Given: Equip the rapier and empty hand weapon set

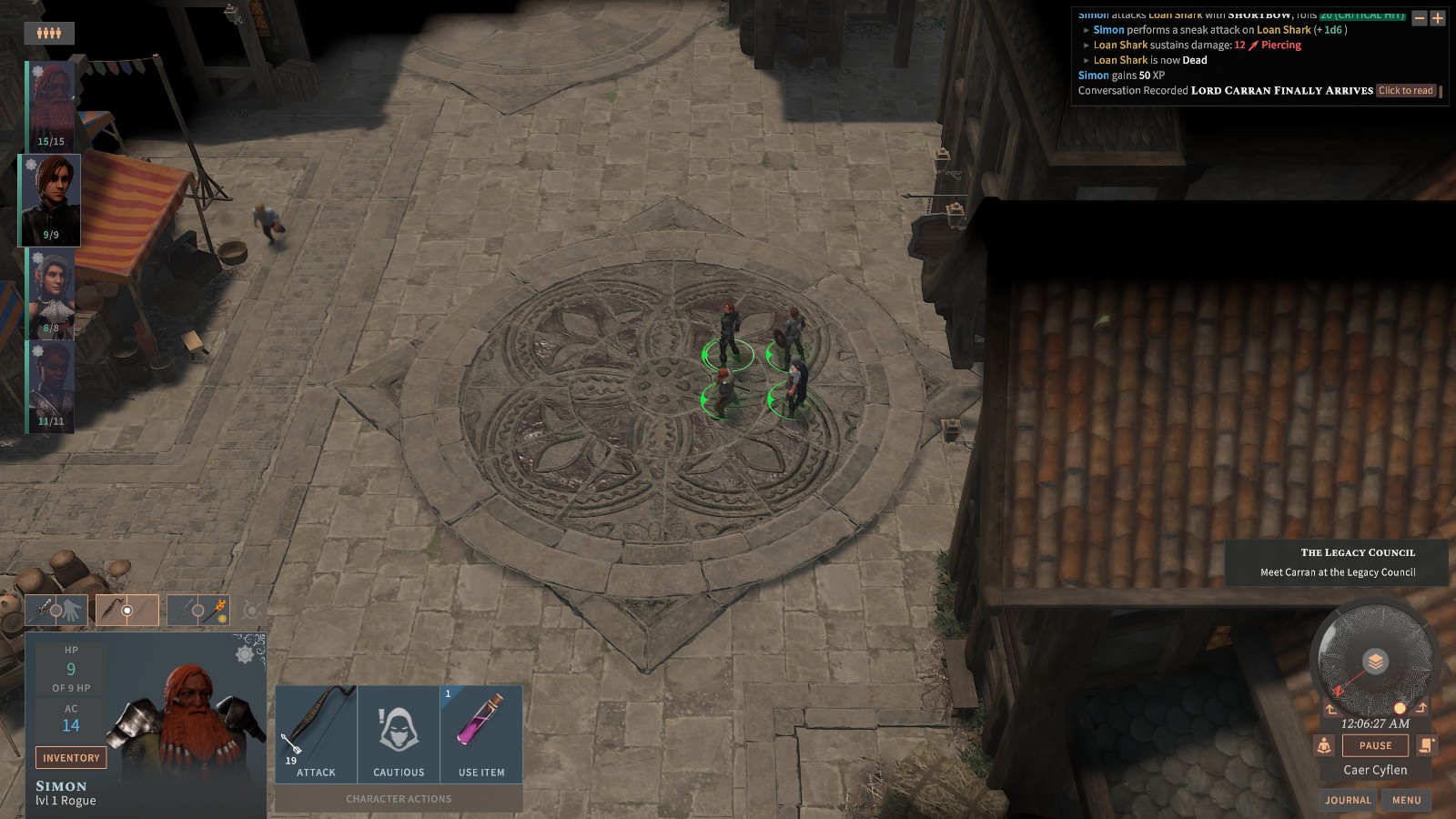Looking at the screenshot, I should click(x=56, y=611).
